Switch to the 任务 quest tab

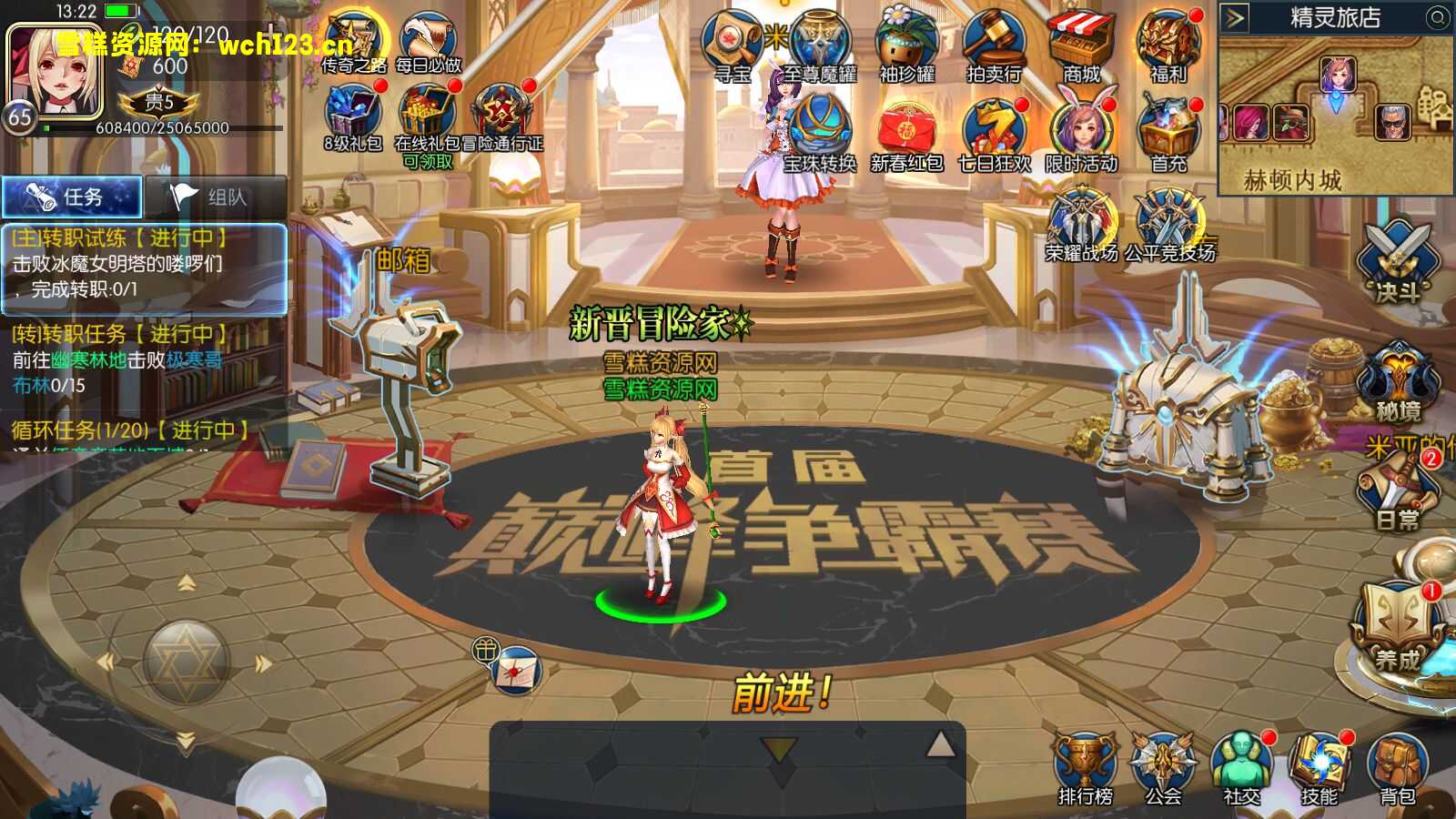coord(72,197)
